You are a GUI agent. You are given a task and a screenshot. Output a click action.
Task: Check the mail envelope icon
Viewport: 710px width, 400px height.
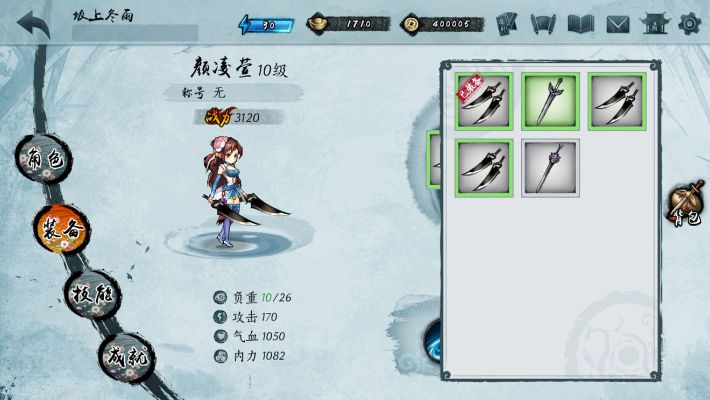[x=618, y=23]
